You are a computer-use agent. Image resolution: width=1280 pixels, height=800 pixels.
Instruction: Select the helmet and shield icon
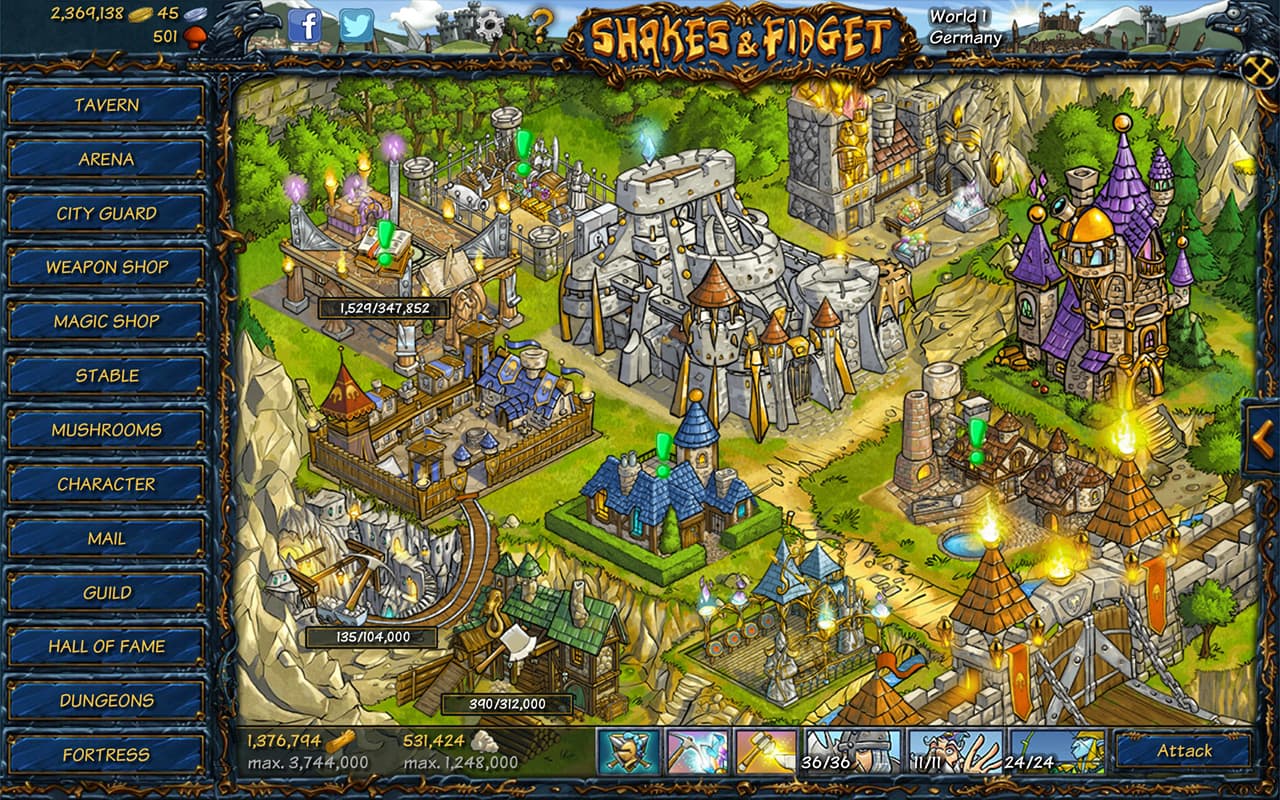[629, 752]
